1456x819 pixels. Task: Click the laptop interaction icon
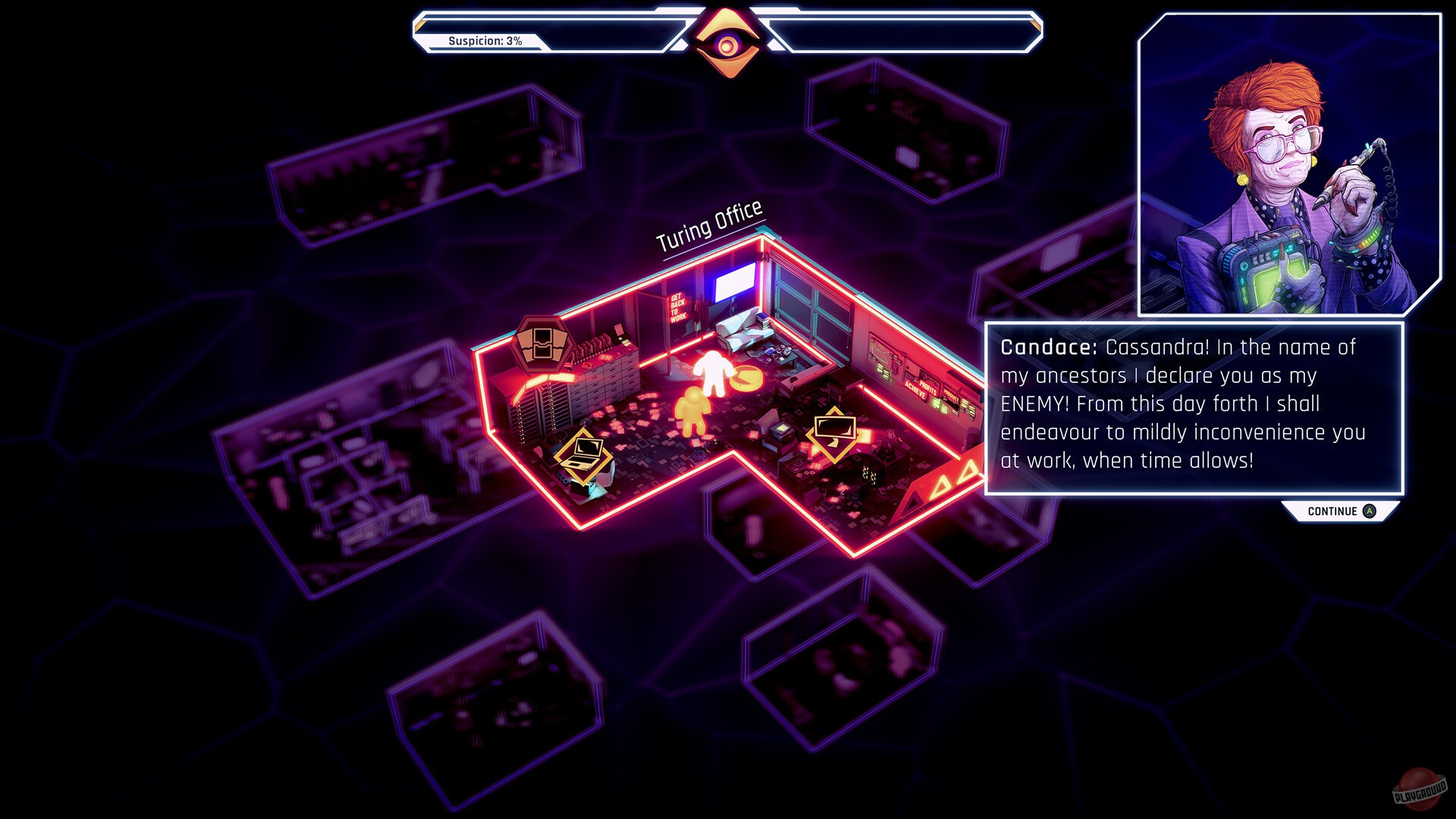pyautogui.click(x=585, y=458)
